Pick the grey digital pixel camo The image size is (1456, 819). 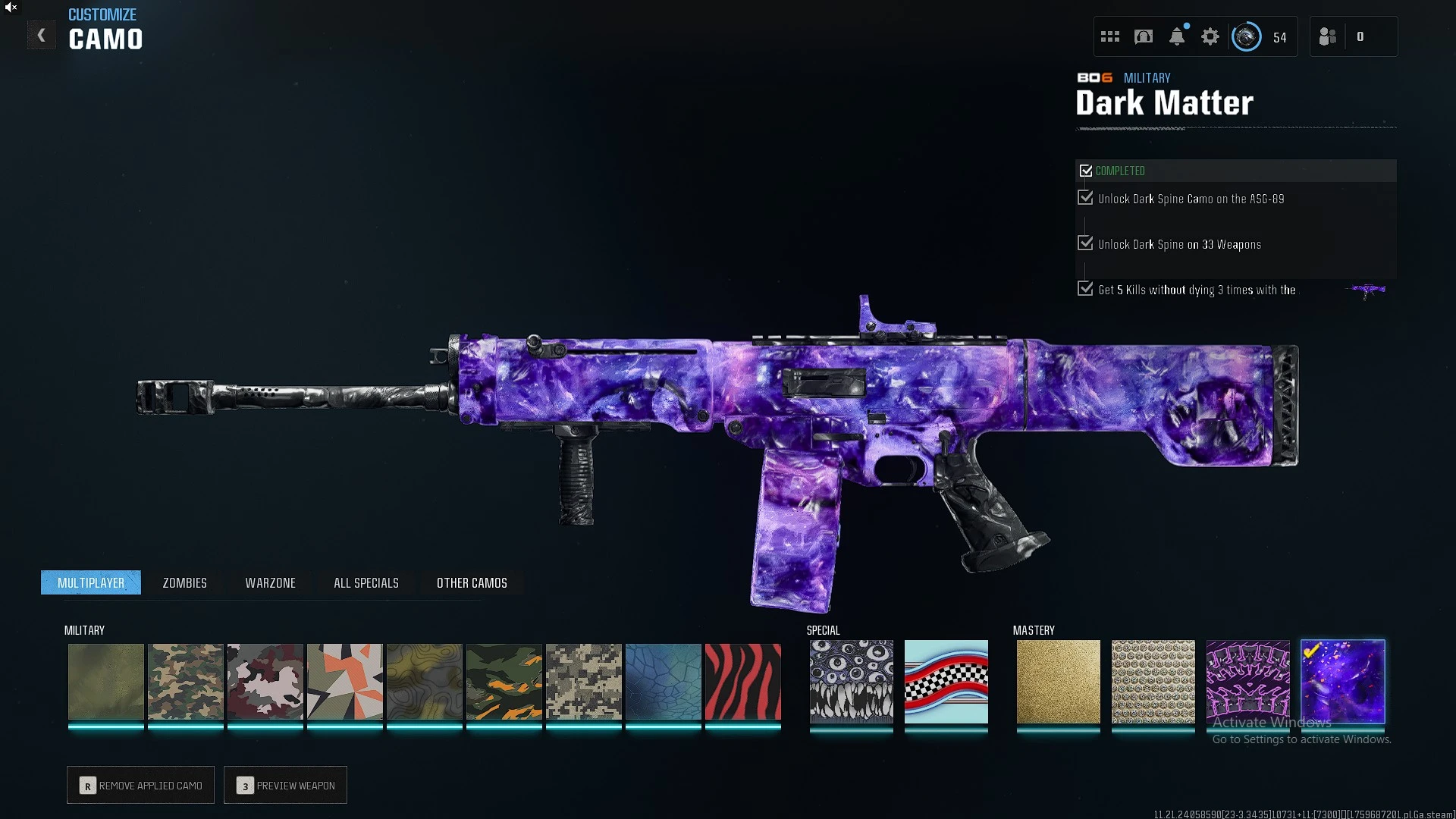pyautogui.click(x=583, y=681)
